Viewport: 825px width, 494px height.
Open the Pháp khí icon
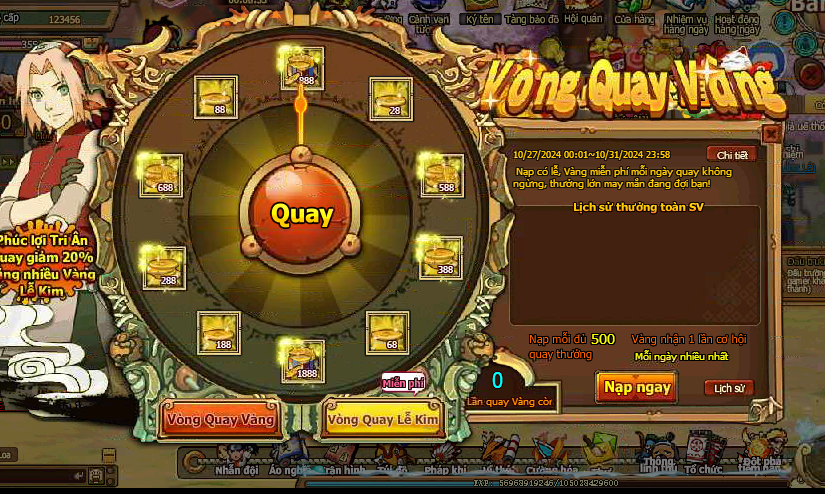point(446,459)
